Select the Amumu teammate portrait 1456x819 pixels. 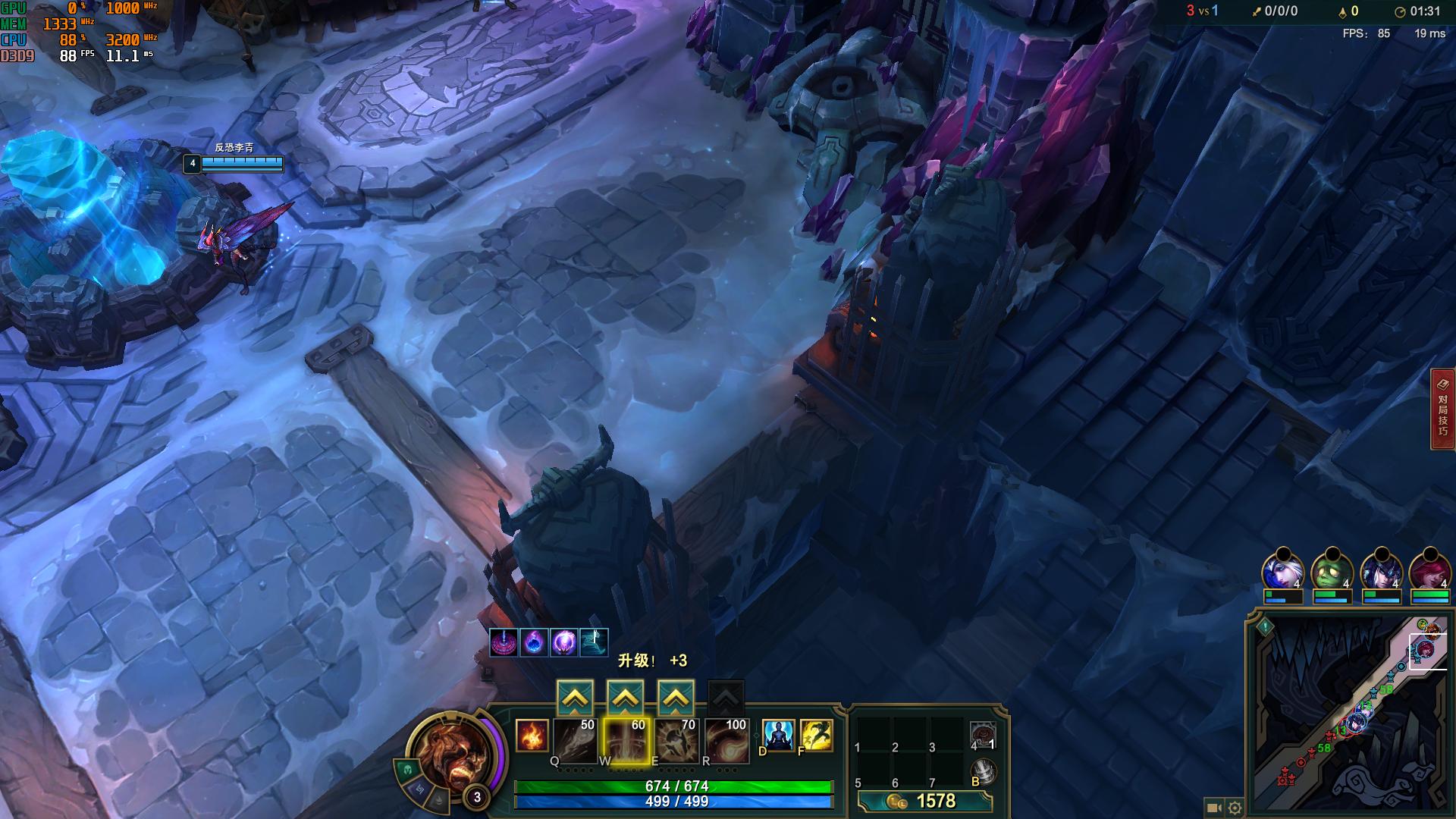point(1332,571)
